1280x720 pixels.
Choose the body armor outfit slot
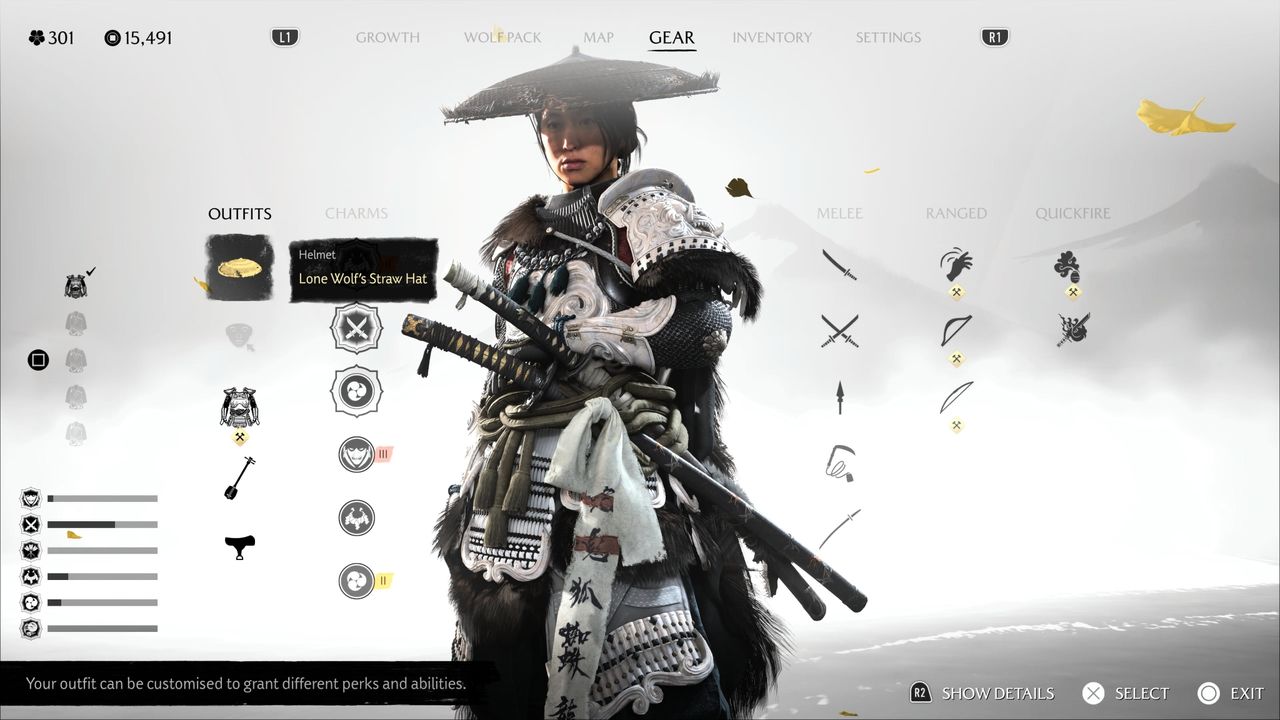[240, 407]
